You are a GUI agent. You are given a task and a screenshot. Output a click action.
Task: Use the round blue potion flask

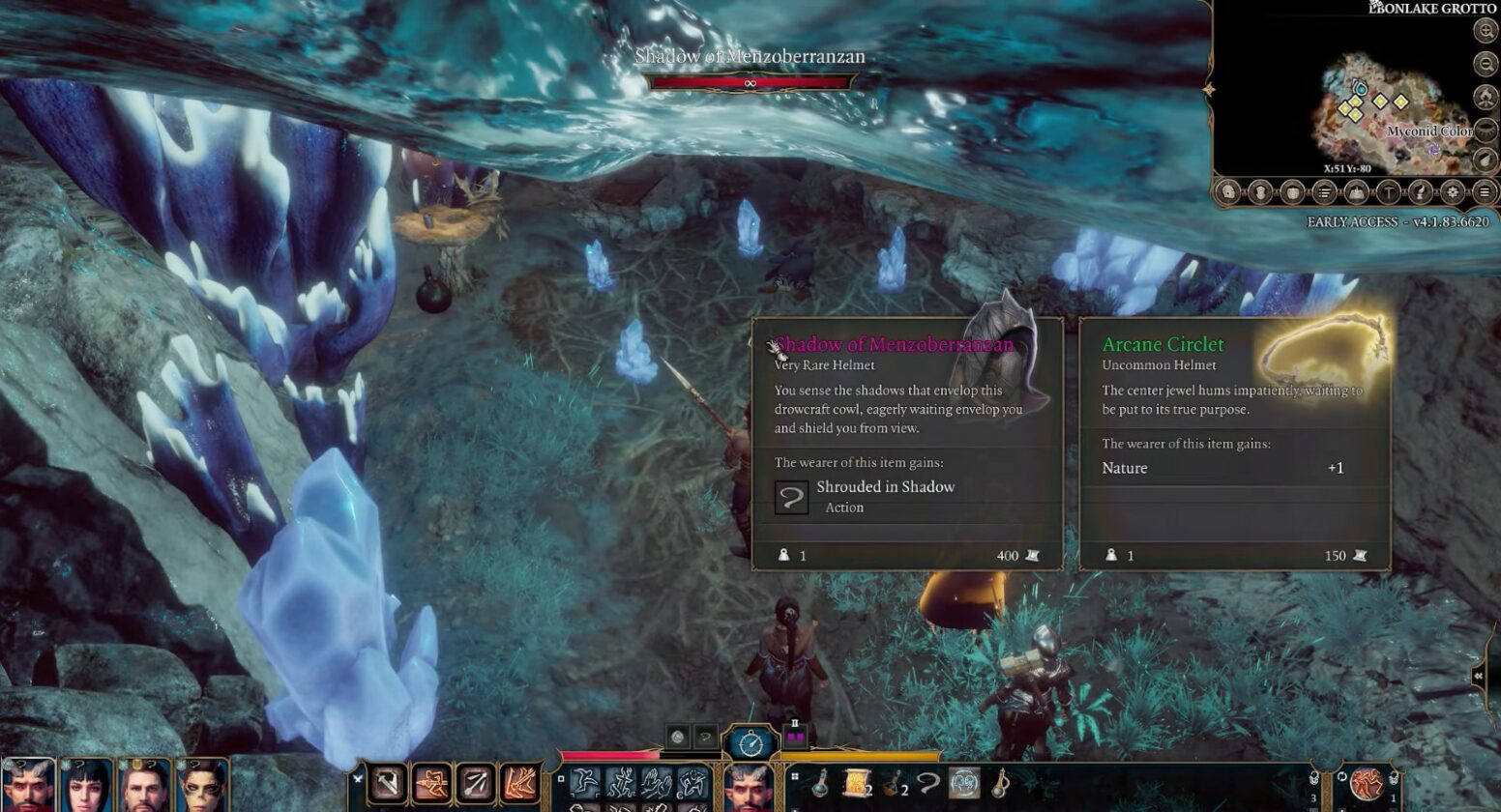pyautogui.click(x=820, y=783)
